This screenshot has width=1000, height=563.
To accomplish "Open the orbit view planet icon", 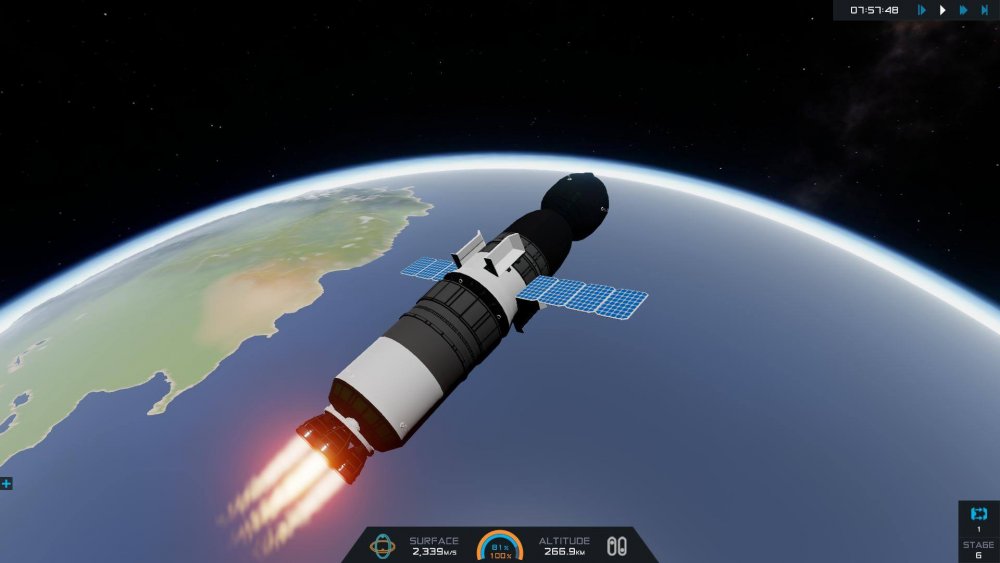I will pos(382,545).
